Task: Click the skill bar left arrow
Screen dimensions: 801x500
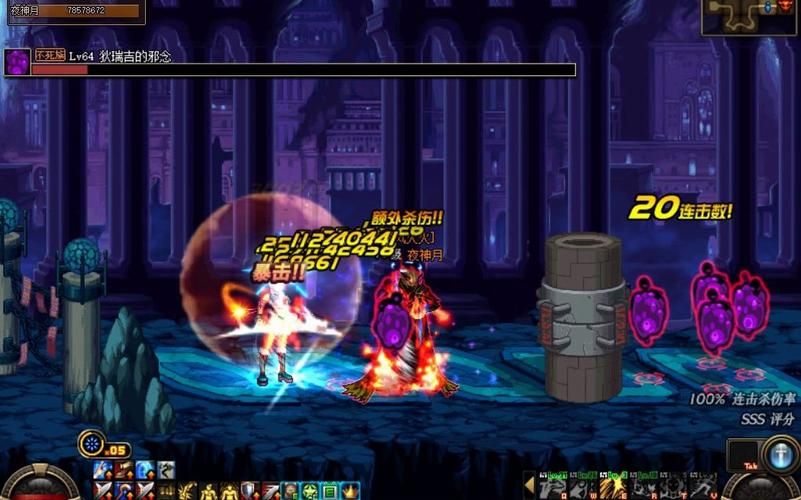Action: click(529, 485)
